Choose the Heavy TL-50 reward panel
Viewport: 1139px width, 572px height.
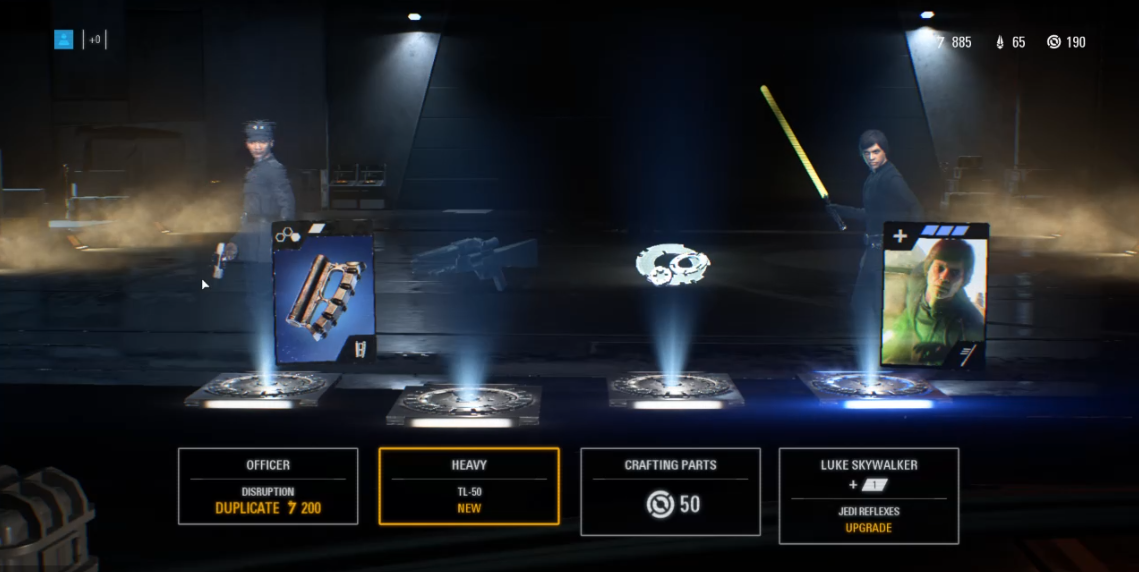[469, 486]
